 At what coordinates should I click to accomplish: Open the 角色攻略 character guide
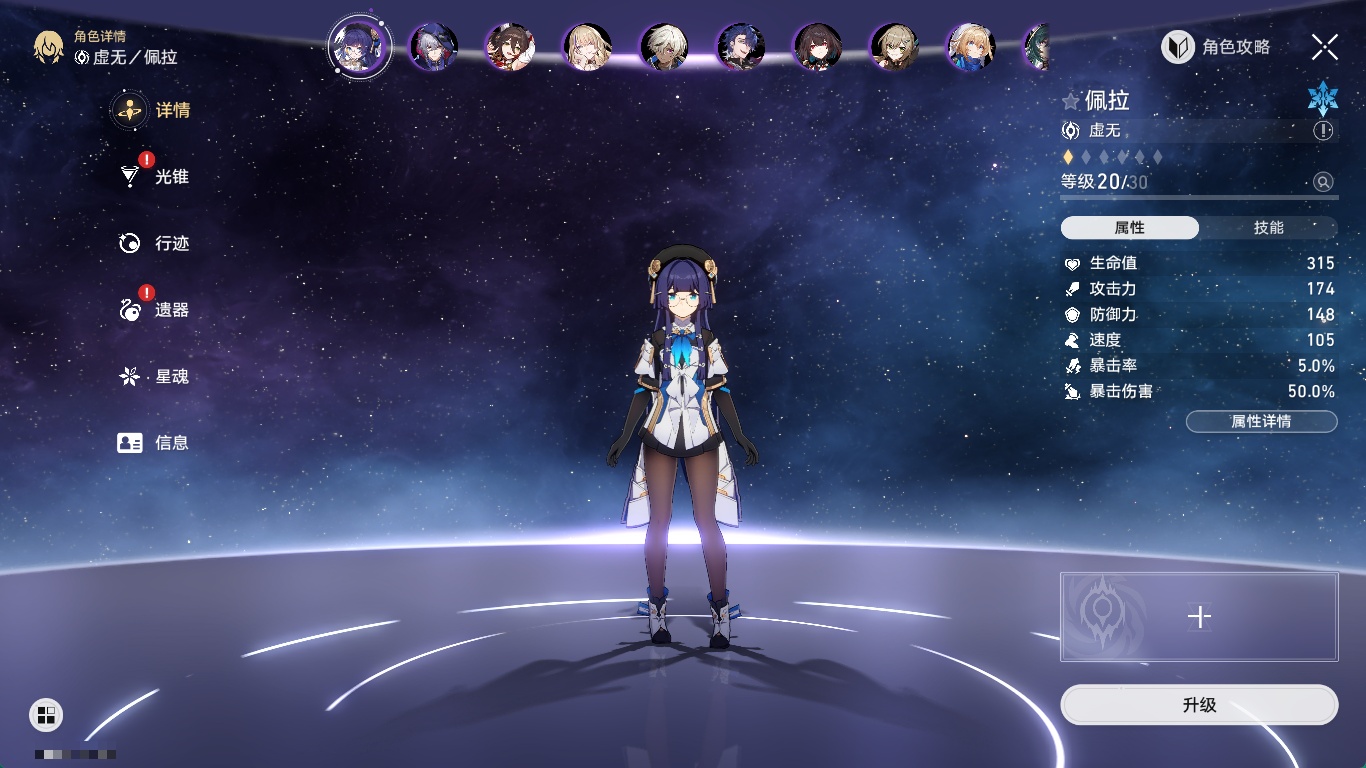[1216, 47]
